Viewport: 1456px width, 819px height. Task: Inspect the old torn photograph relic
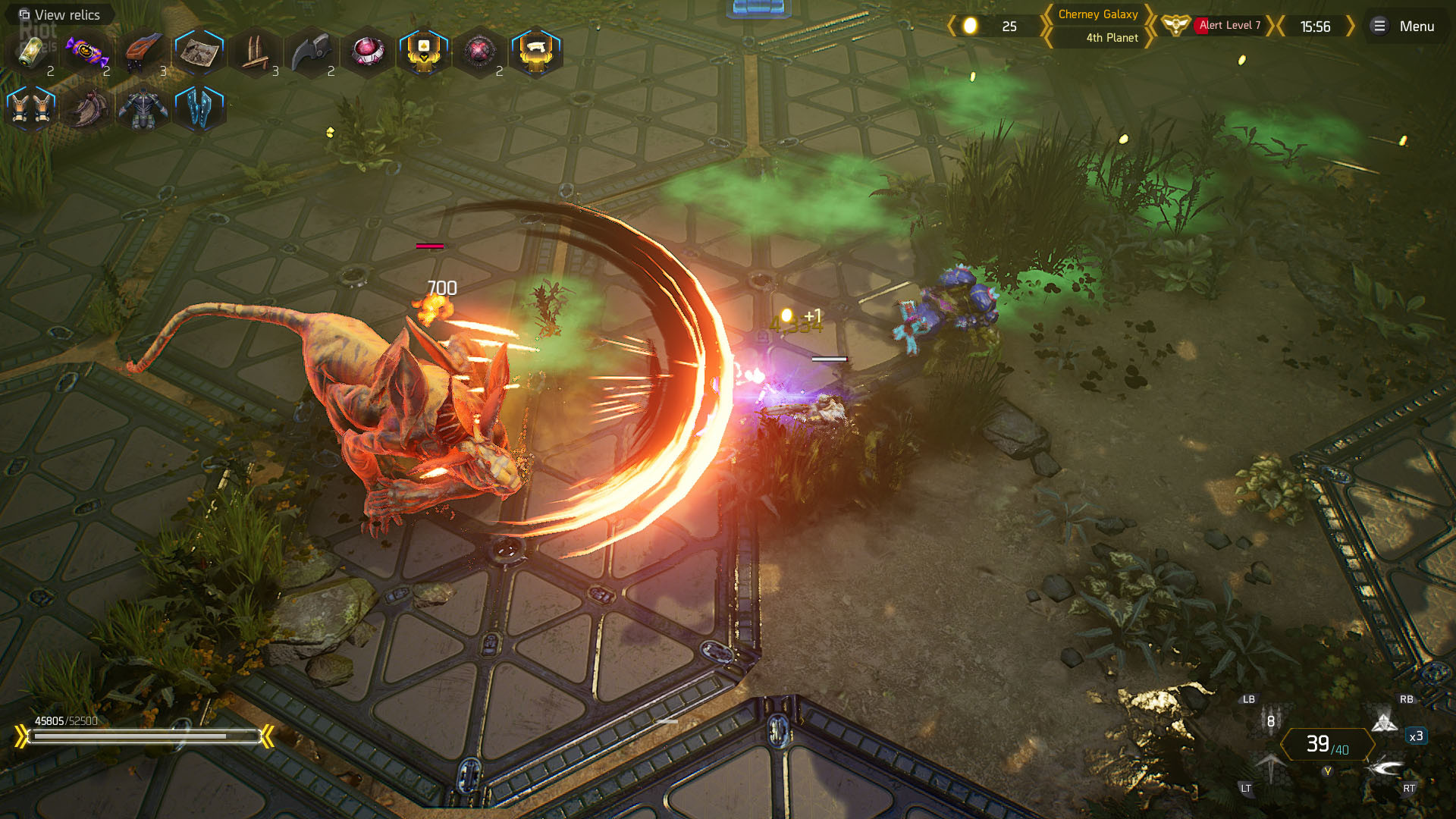(199, 52)
